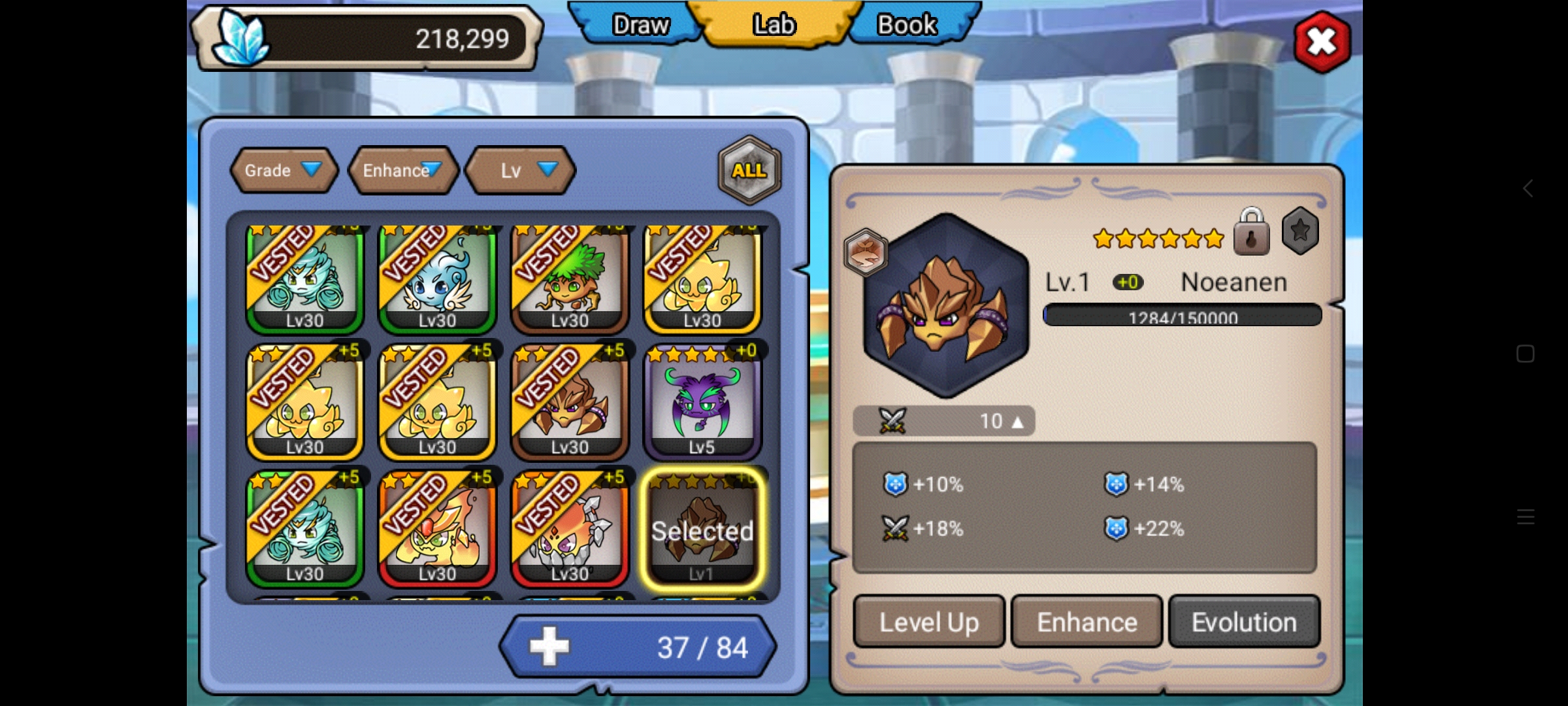Open the Book tab

tap(906, 25)
